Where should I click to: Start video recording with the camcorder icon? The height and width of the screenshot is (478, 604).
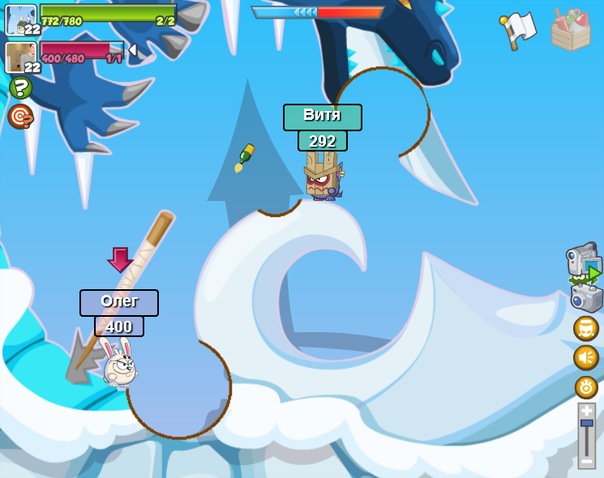(x=582, y=263)
